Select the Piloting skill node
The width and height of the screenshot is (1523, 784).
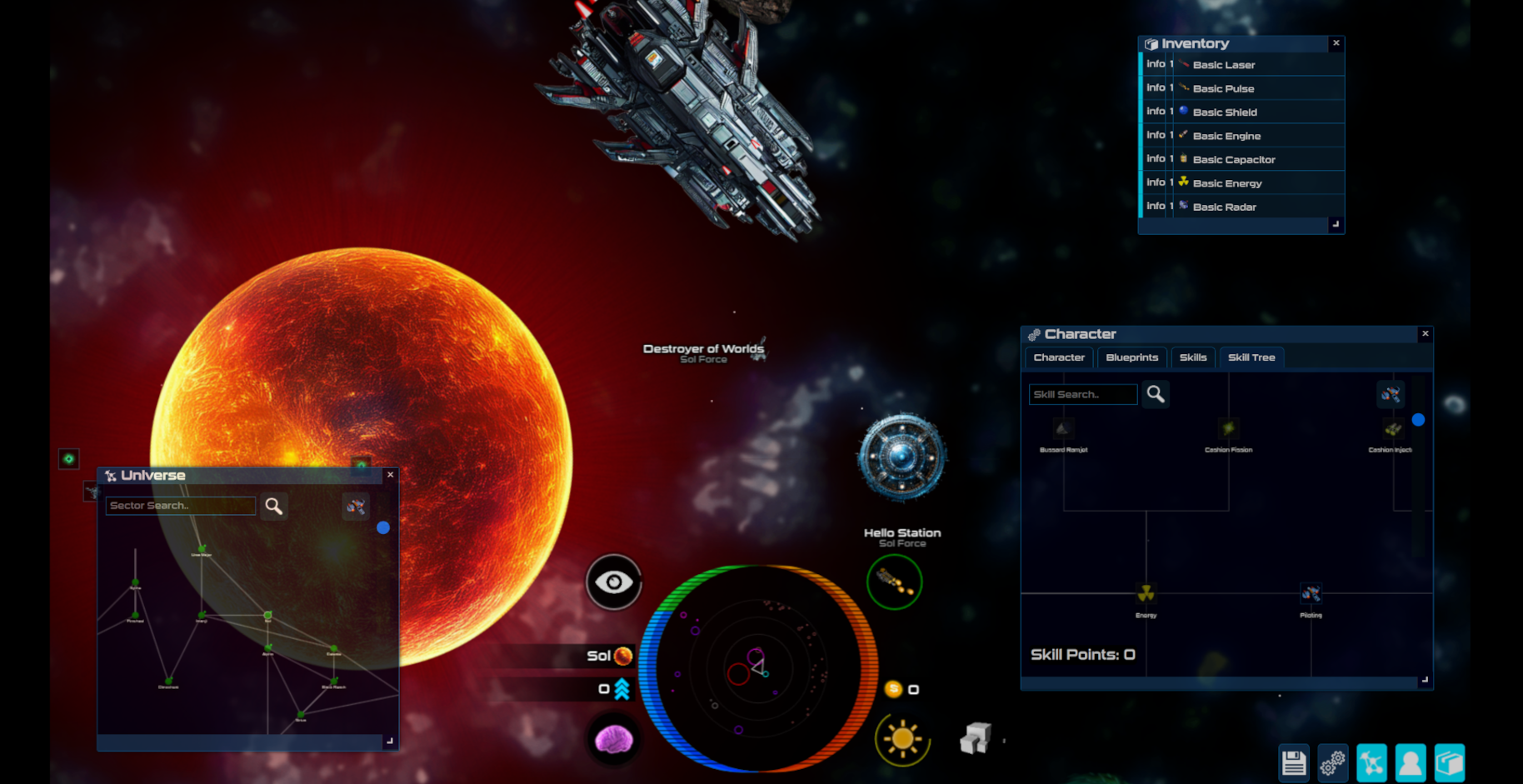[x=1311, y=593]
